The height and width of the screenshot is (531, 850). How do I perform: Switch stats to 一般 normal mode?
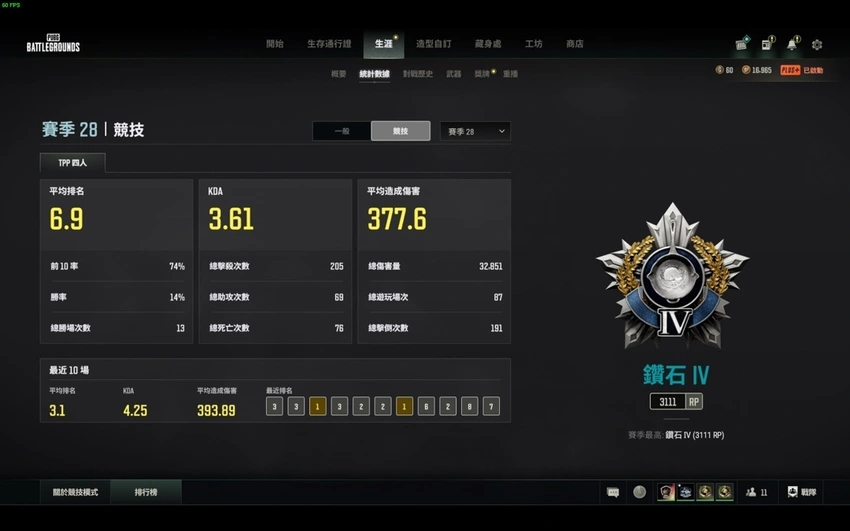(341, 131)
